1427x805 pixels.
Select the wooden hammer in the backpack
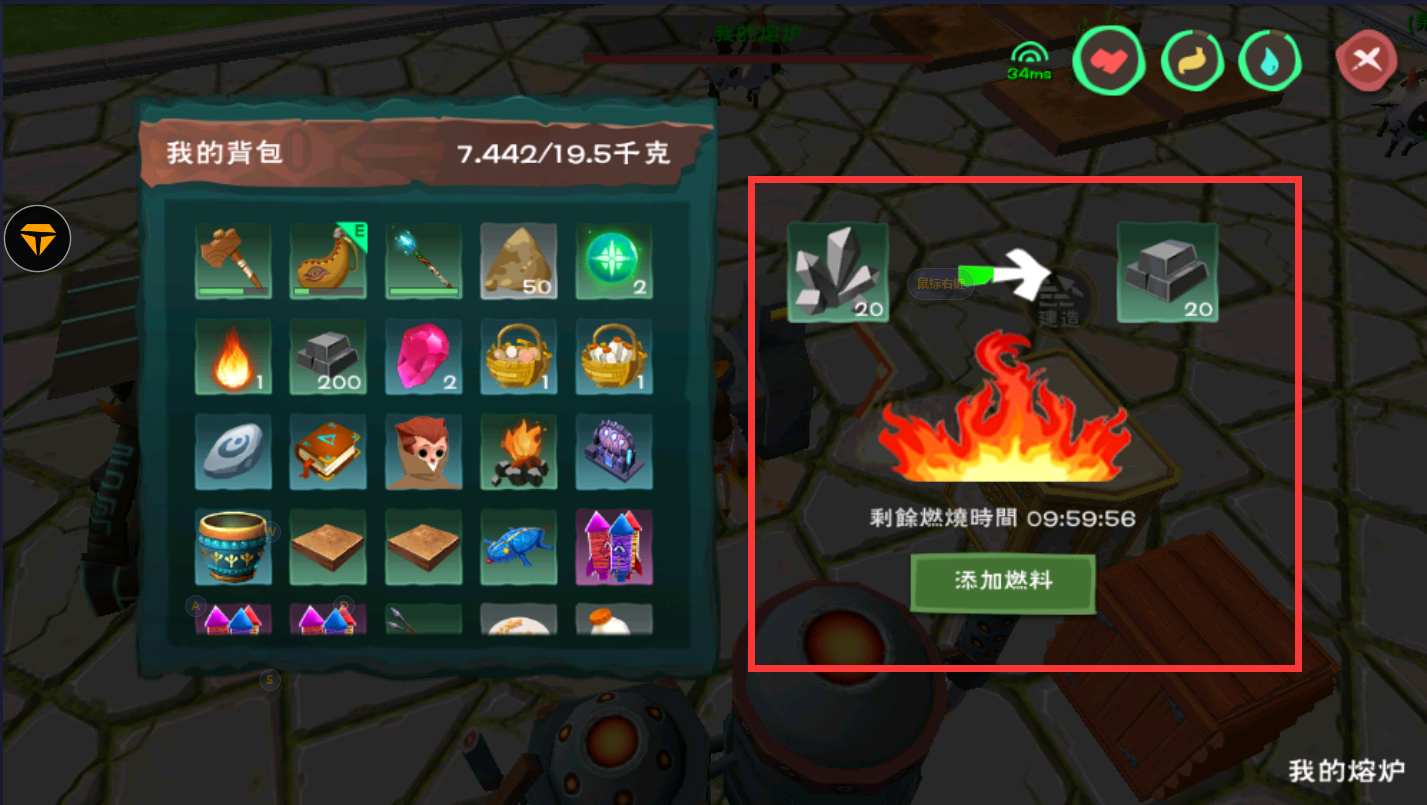click(x=233, y=261)
